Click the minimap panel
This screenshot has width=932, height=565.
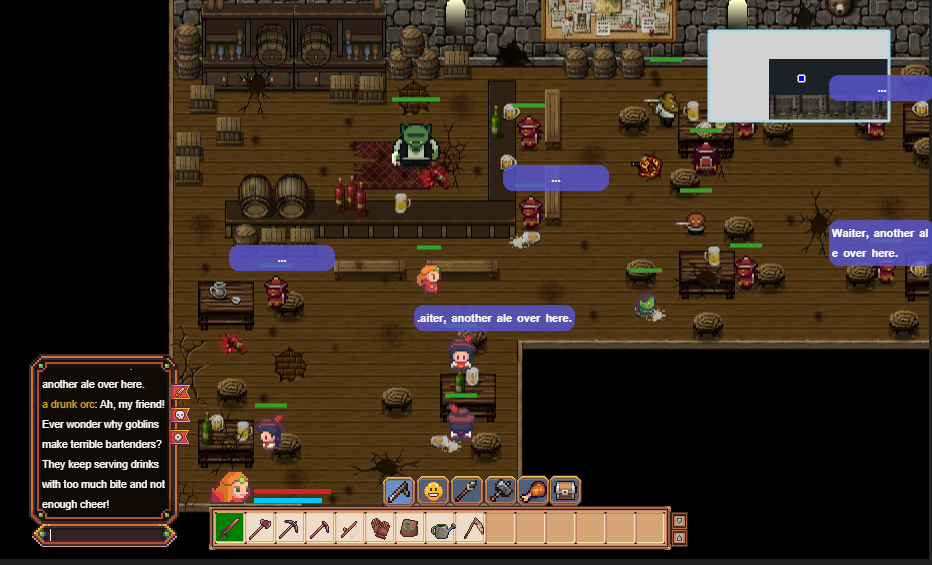point(798,76)
